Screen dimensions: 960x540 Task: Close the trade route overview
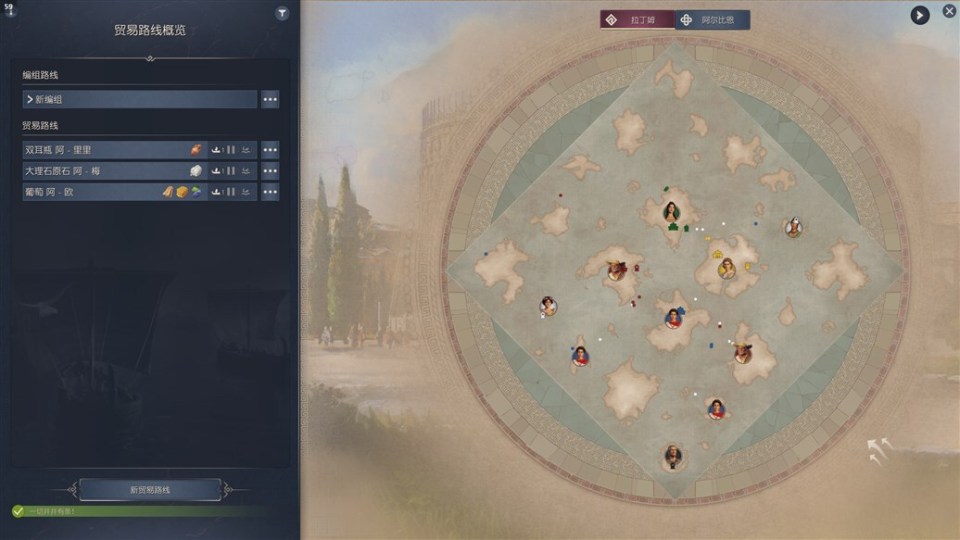[x=949, y=12]
